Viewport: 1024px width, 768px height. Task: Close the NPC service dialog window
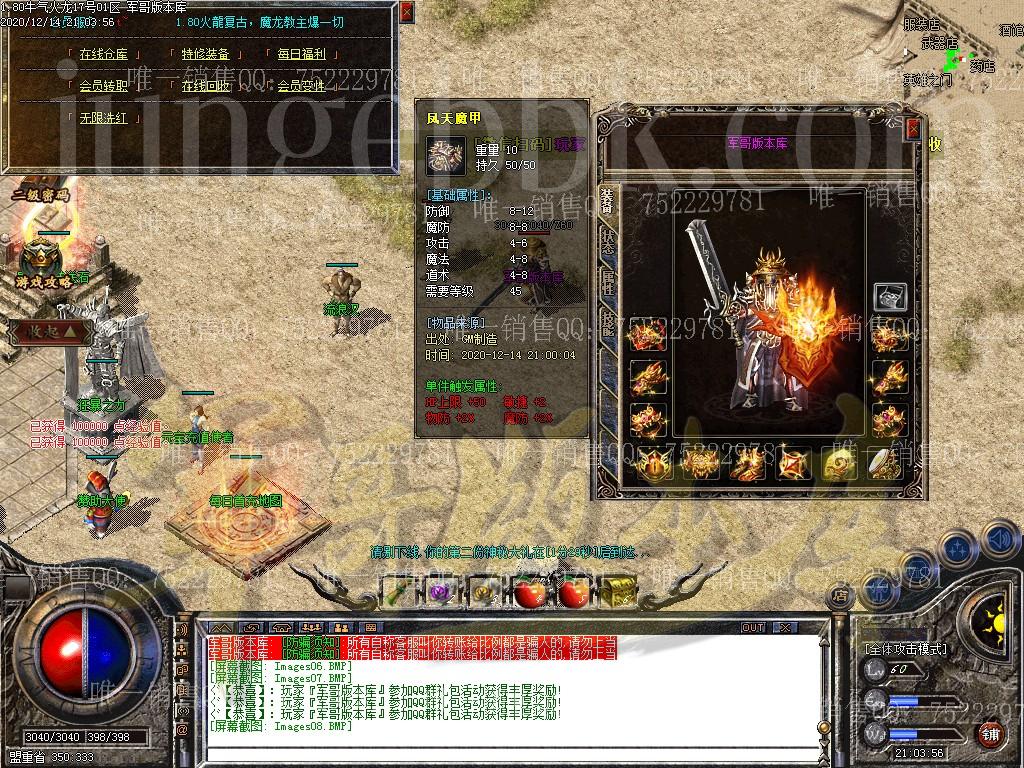coord(406,12)
